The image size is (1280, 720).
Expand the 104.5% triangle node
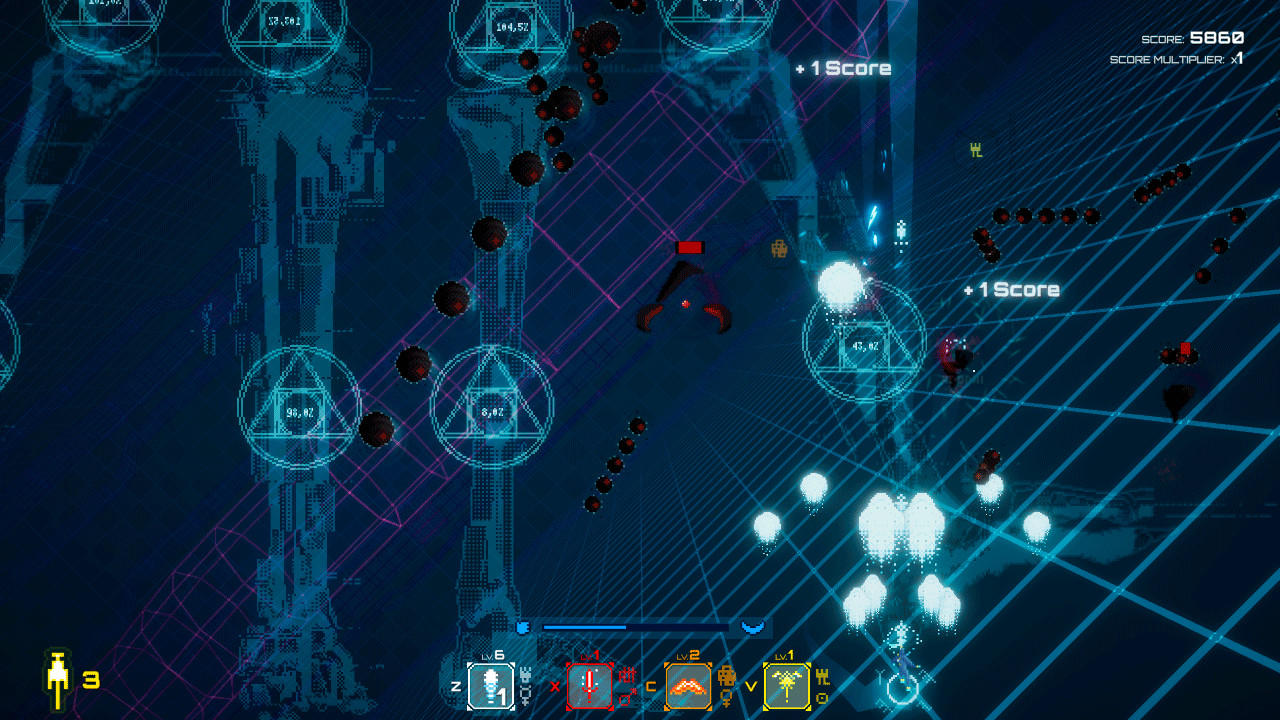pos(515,28)
